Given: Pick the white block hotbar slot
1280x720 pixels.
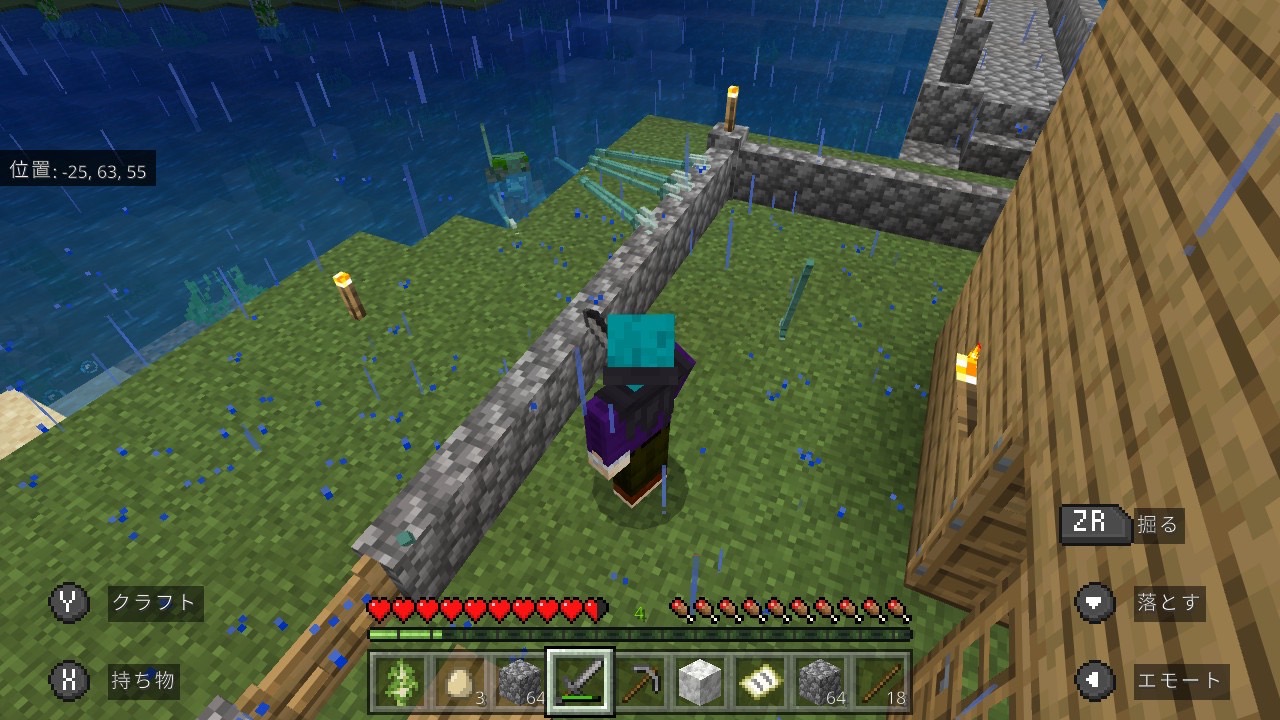Looking at the screenshot, I should click(x=700, y=682).
